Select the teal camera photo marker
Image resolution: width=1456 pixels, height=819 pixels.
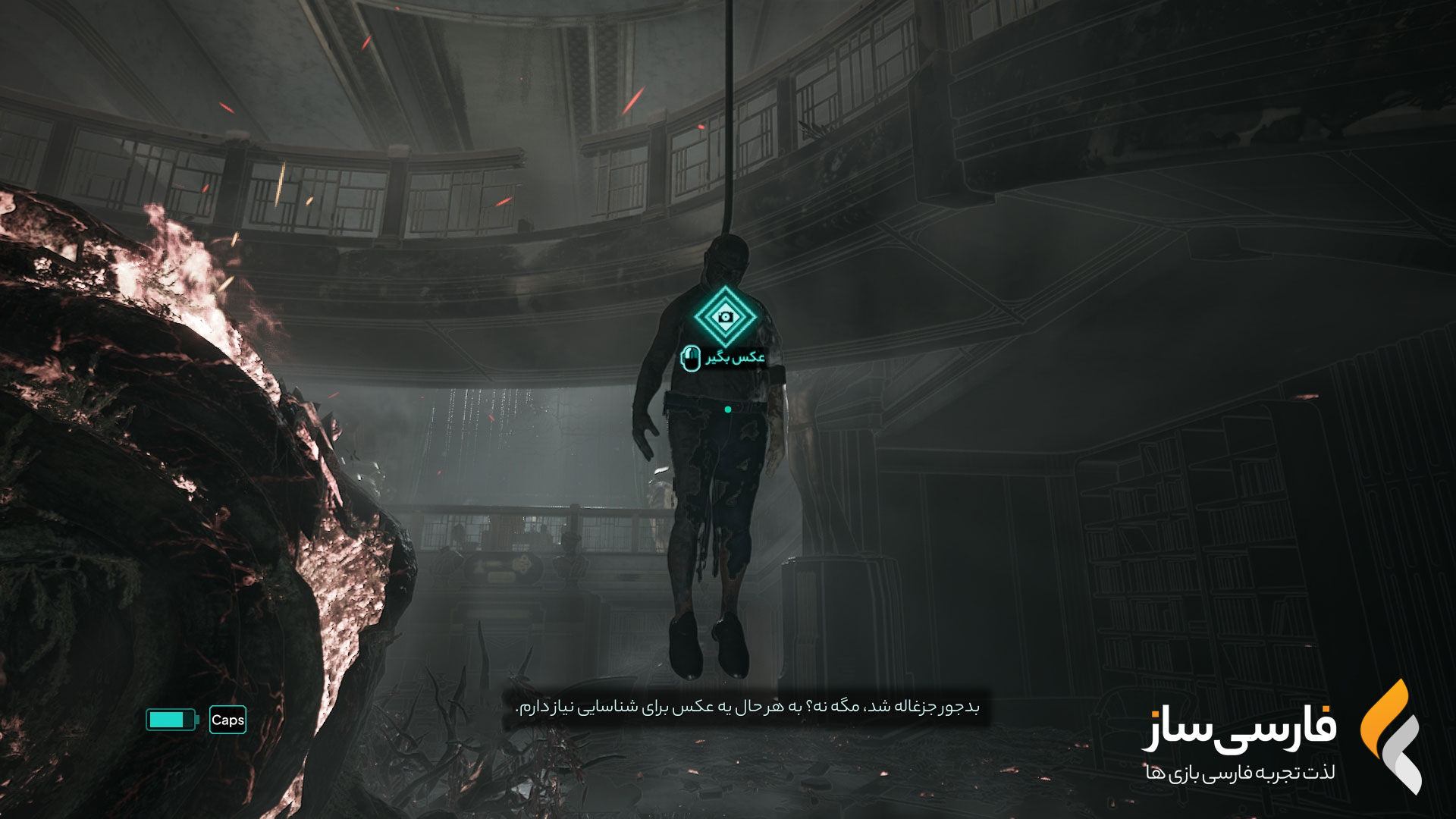pyautogui.click(x=726, y=316)
